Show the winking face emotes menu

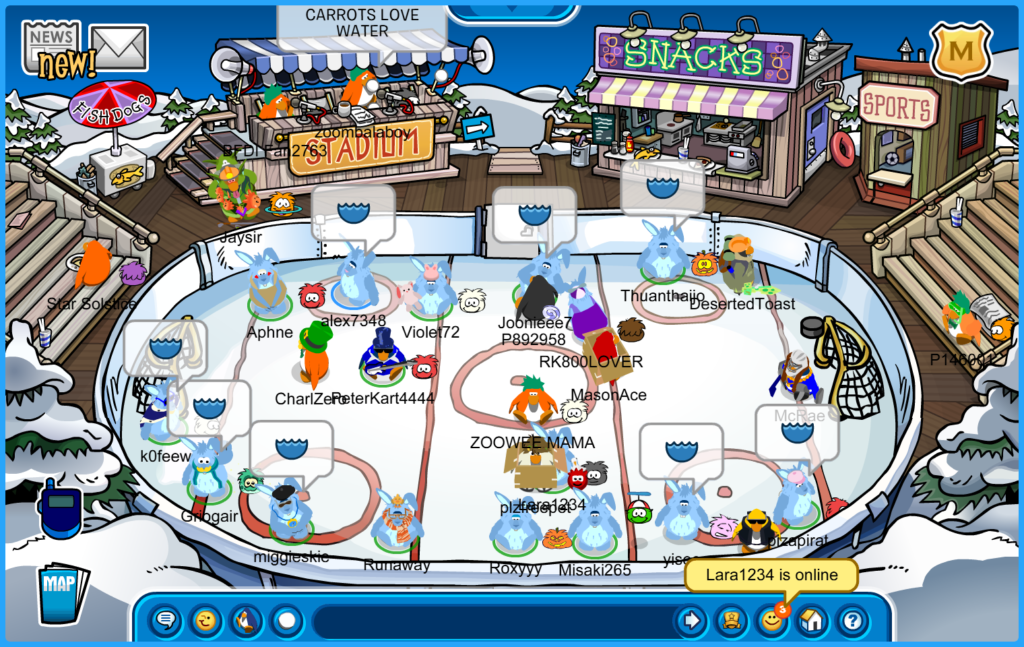coord(206,621)
